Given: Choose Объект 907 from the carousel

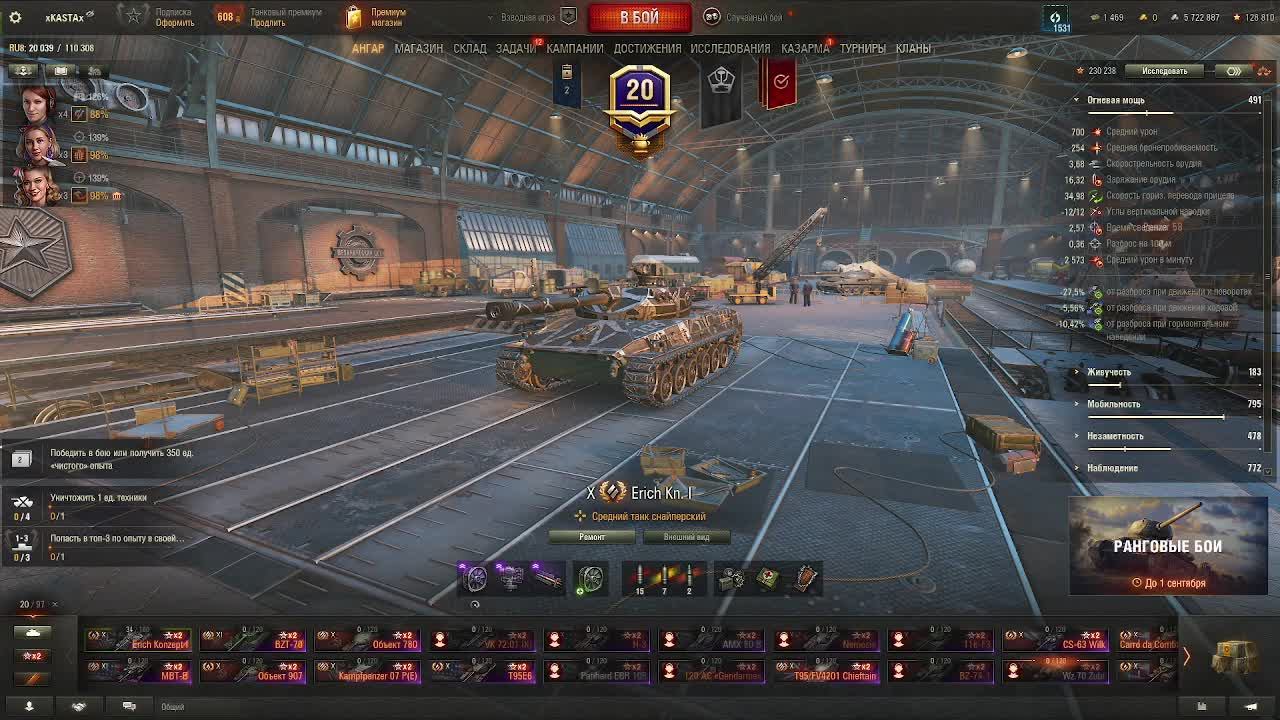Looking at the screenshot, I should click(252, 671).
